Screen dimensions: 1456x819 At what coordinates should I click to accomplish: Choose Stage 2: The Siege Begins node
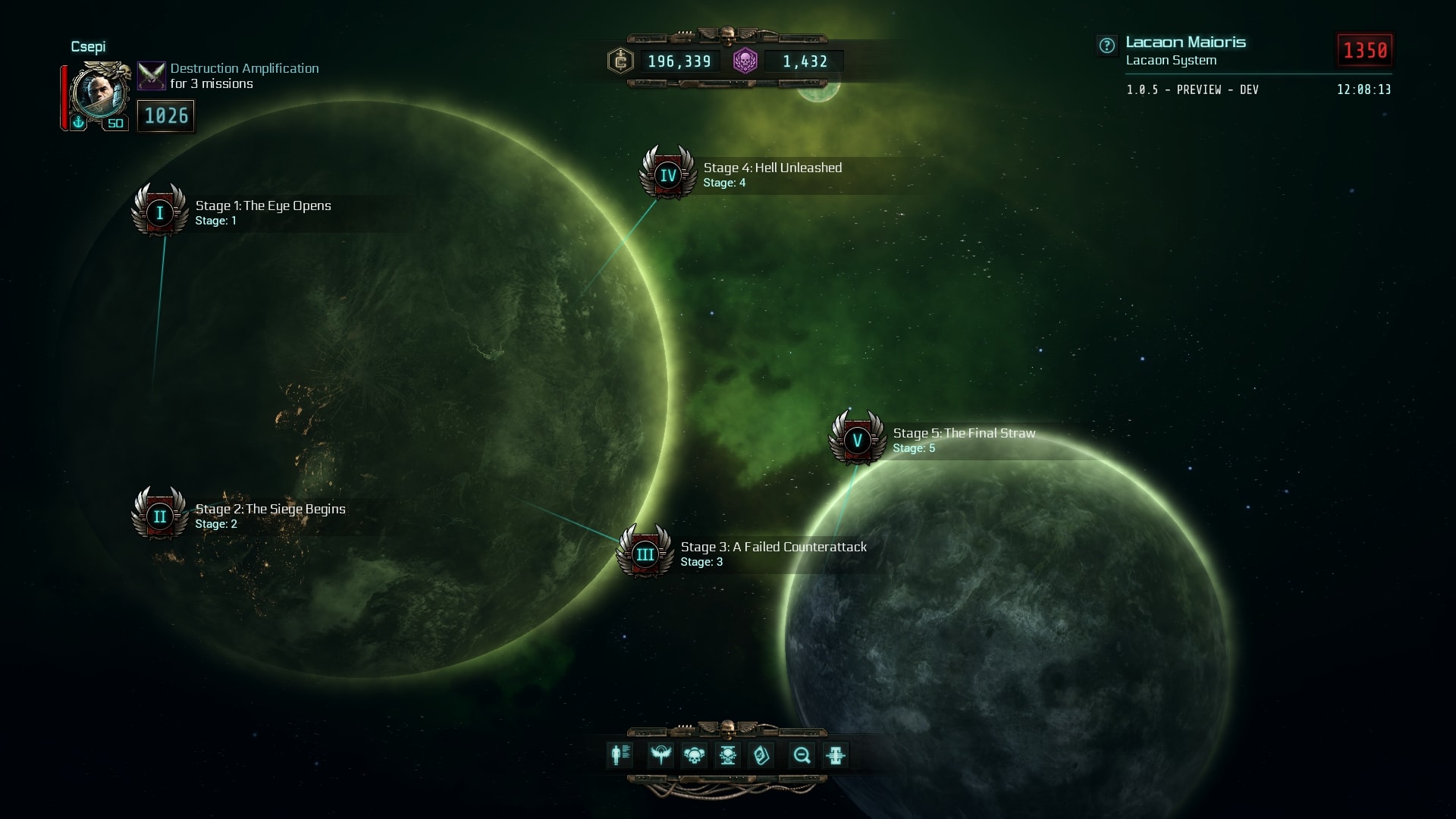tap(159, 516)
